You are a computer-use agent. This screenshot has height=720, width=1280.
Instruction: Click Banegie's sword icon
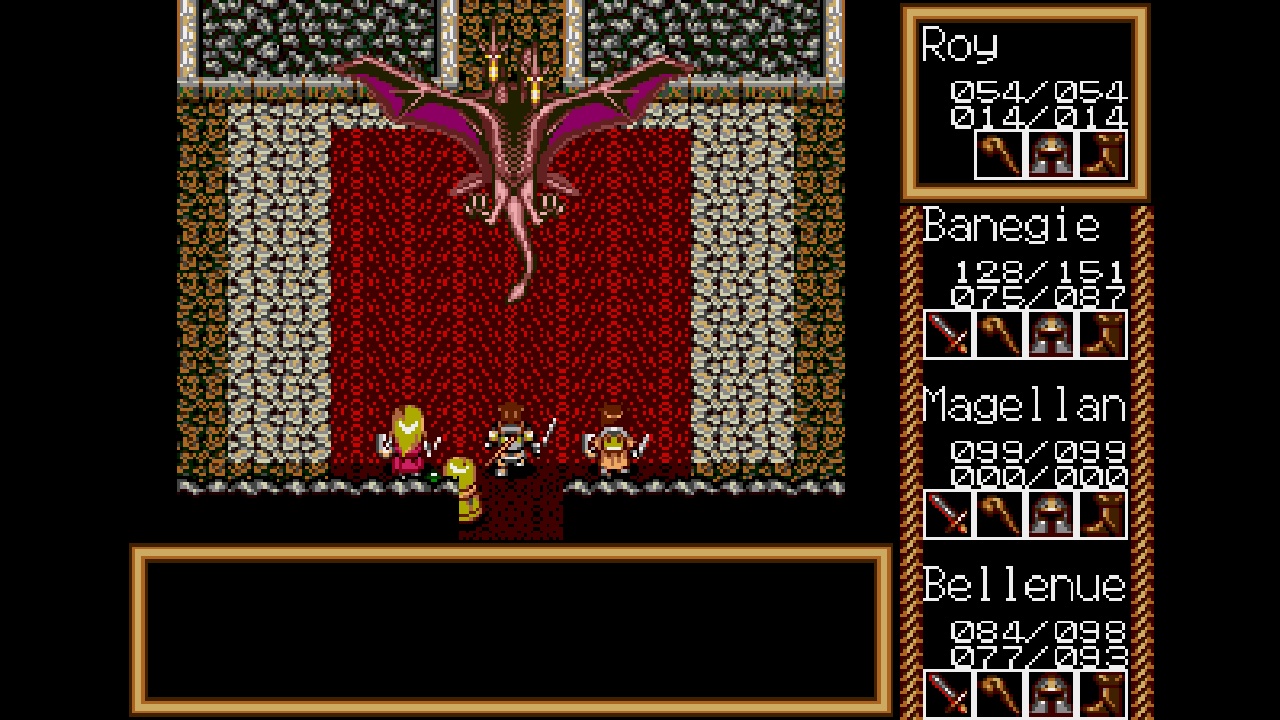click(947, 335)
